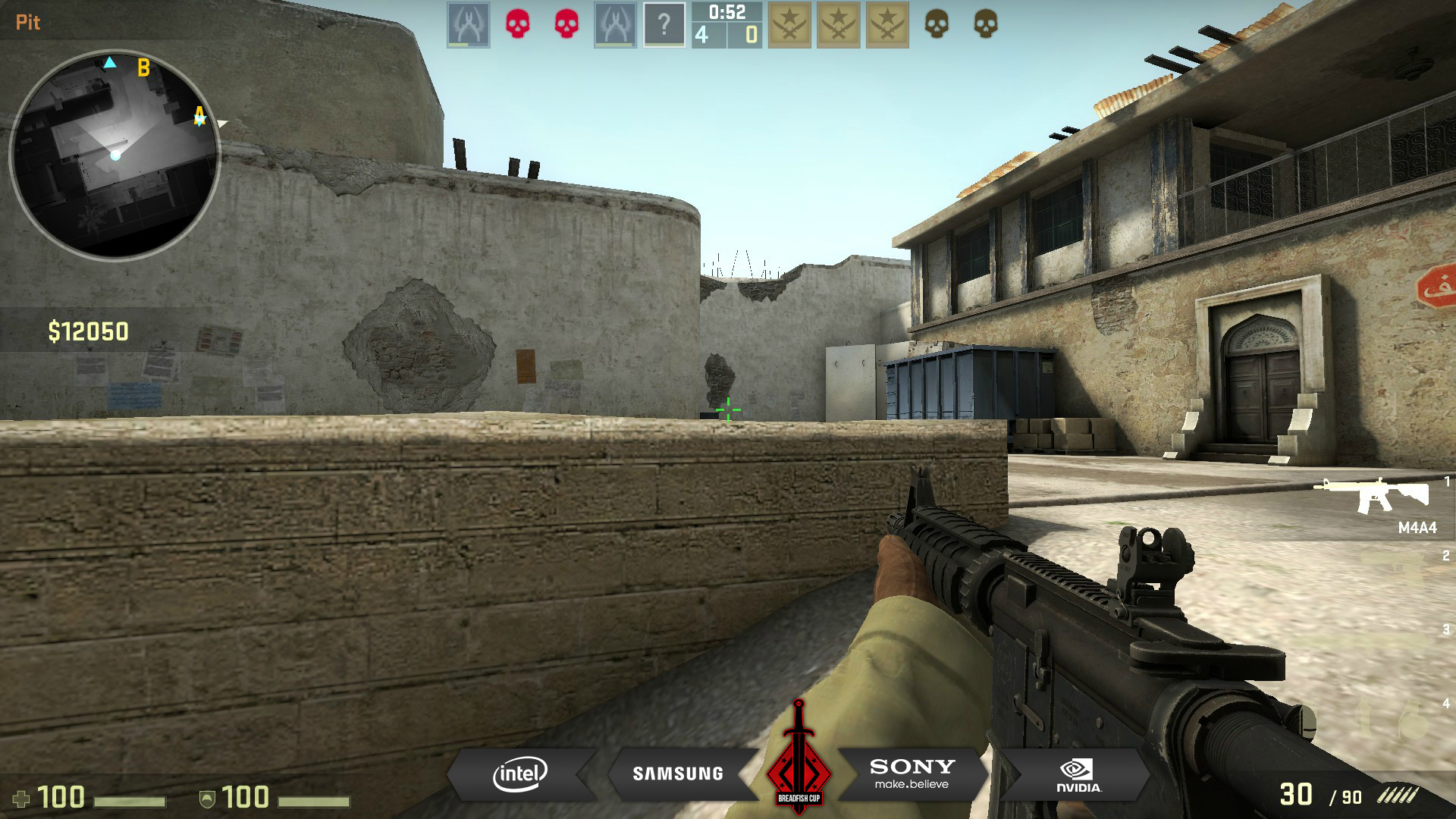
Task: Click the Sony make.believe banner
Action: 912,773
